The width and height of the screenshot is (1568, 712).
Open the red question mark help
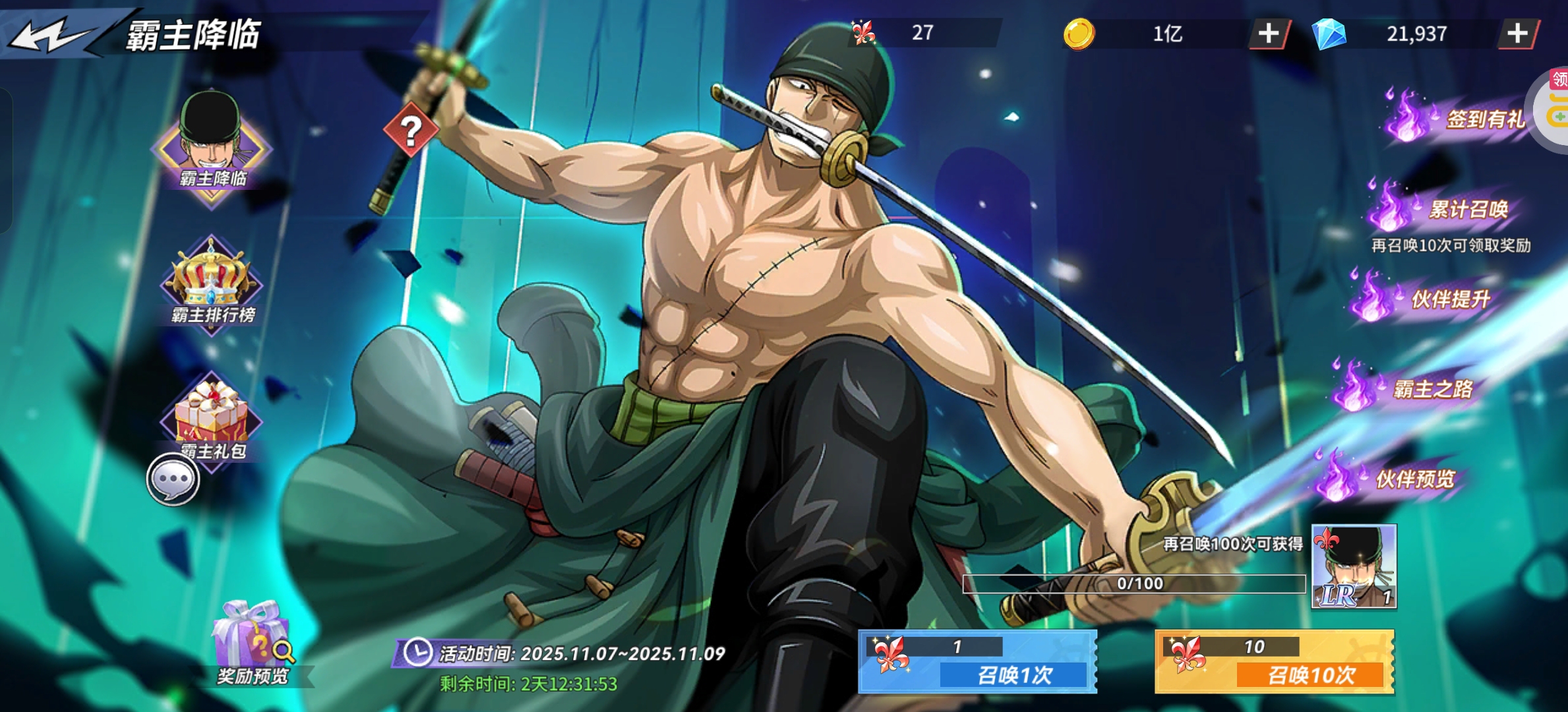(411, 130)
